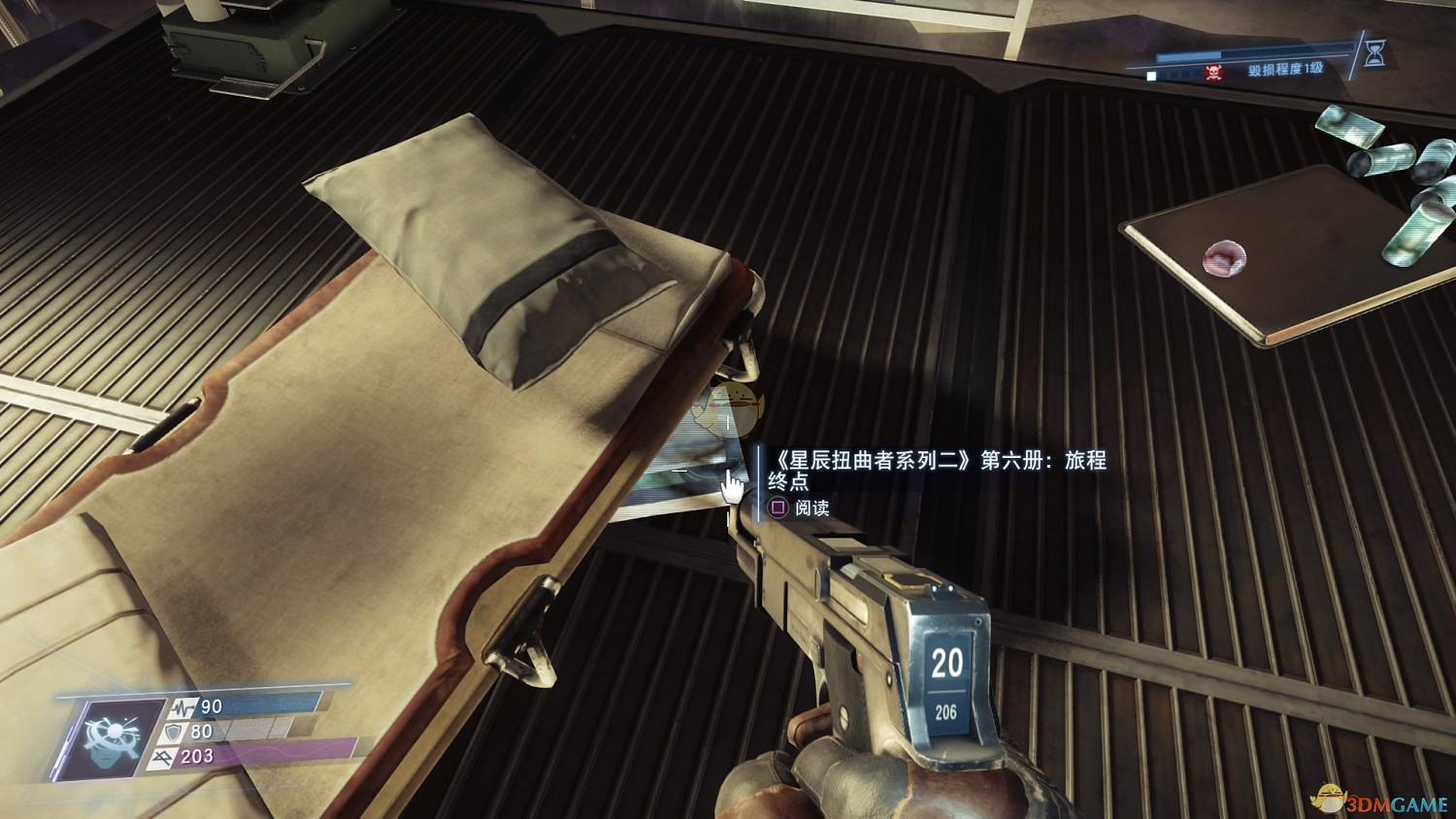Select the psi ability portrait icon
This screenshot has width=1456, height=819.
[x=111, y=737]
